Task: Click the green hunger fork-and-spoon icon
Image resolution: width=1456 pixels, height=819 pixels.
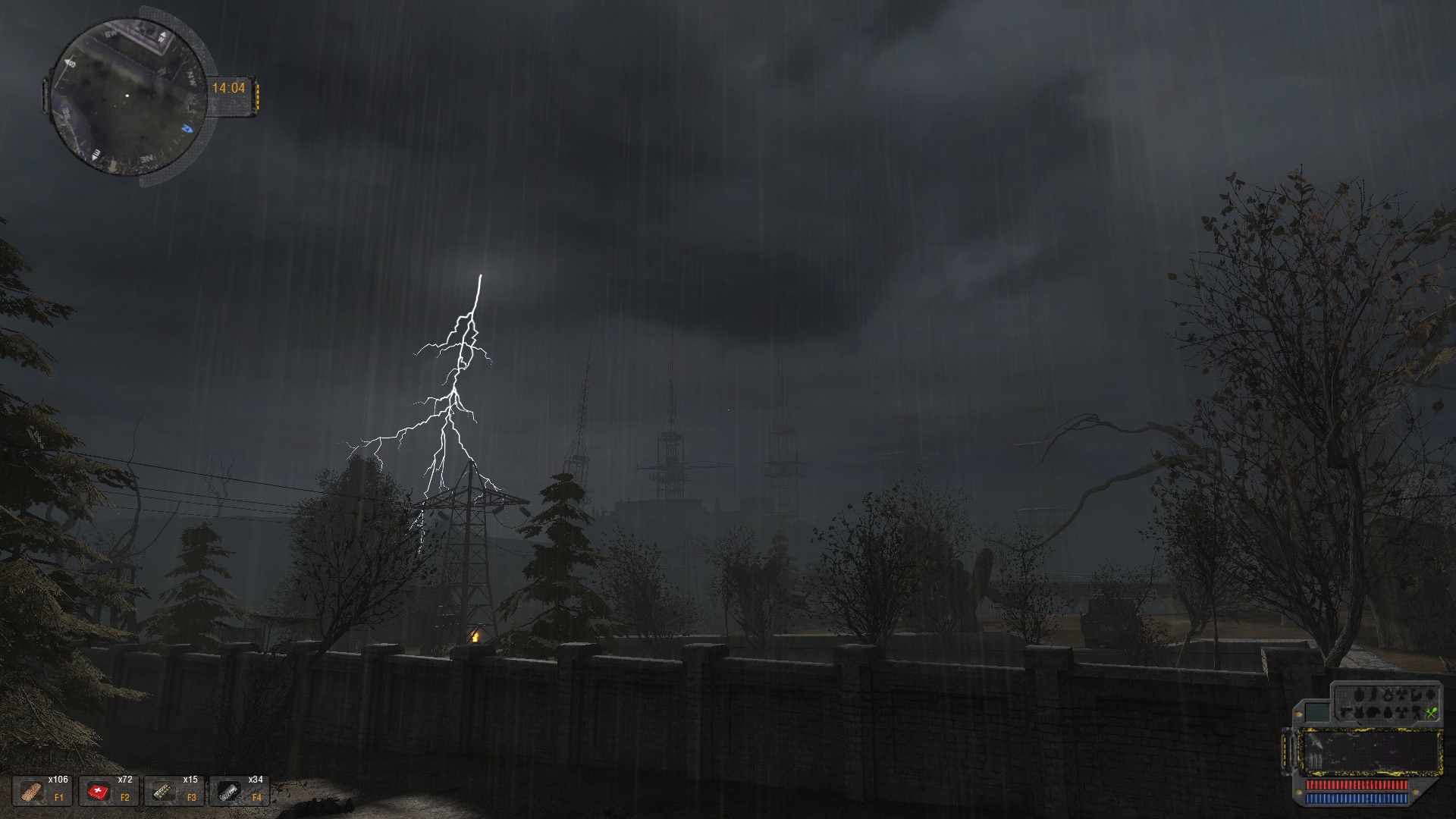Action: 1431,712
